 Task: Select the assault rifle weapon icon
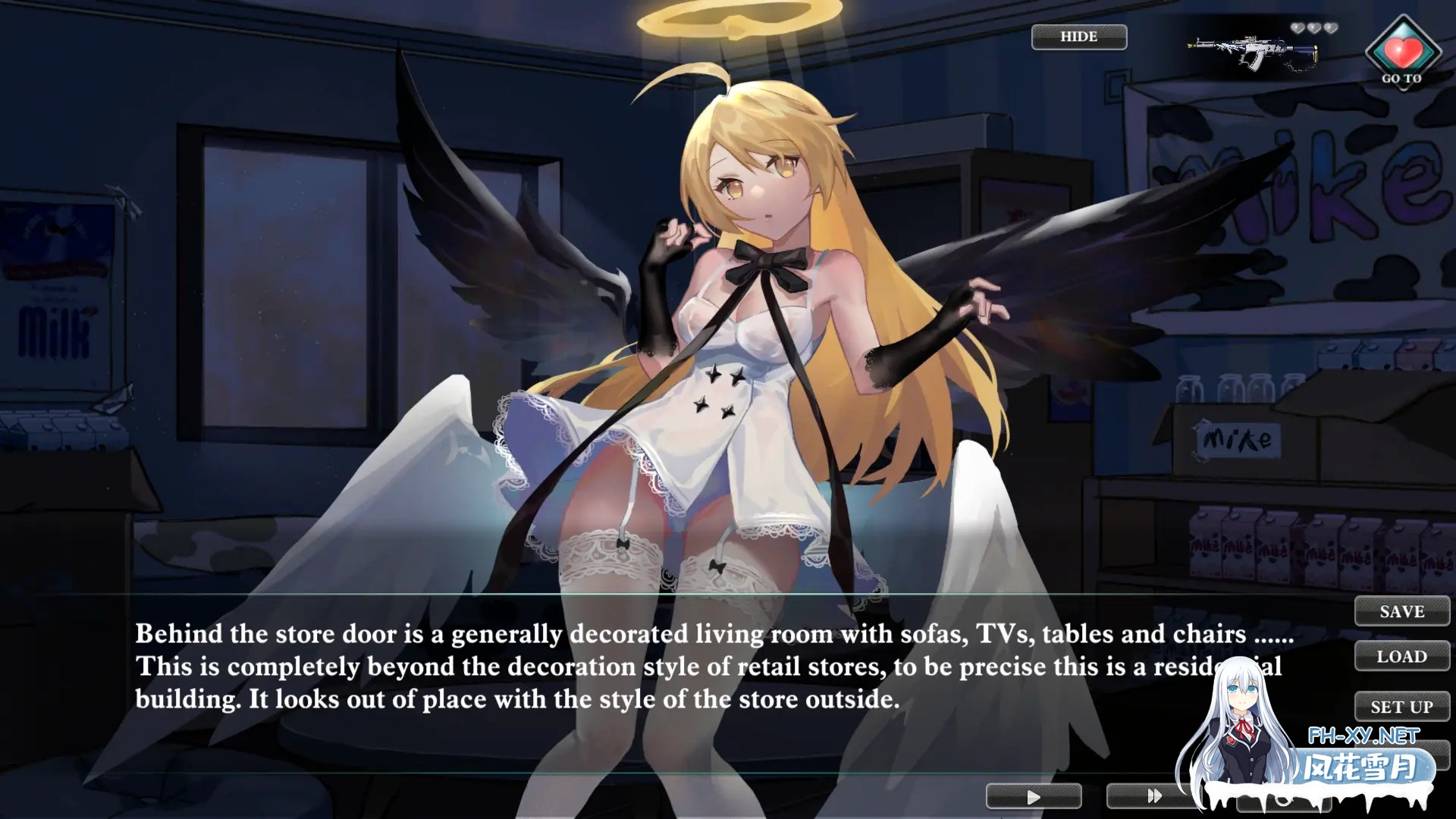tap(1253, 52)
